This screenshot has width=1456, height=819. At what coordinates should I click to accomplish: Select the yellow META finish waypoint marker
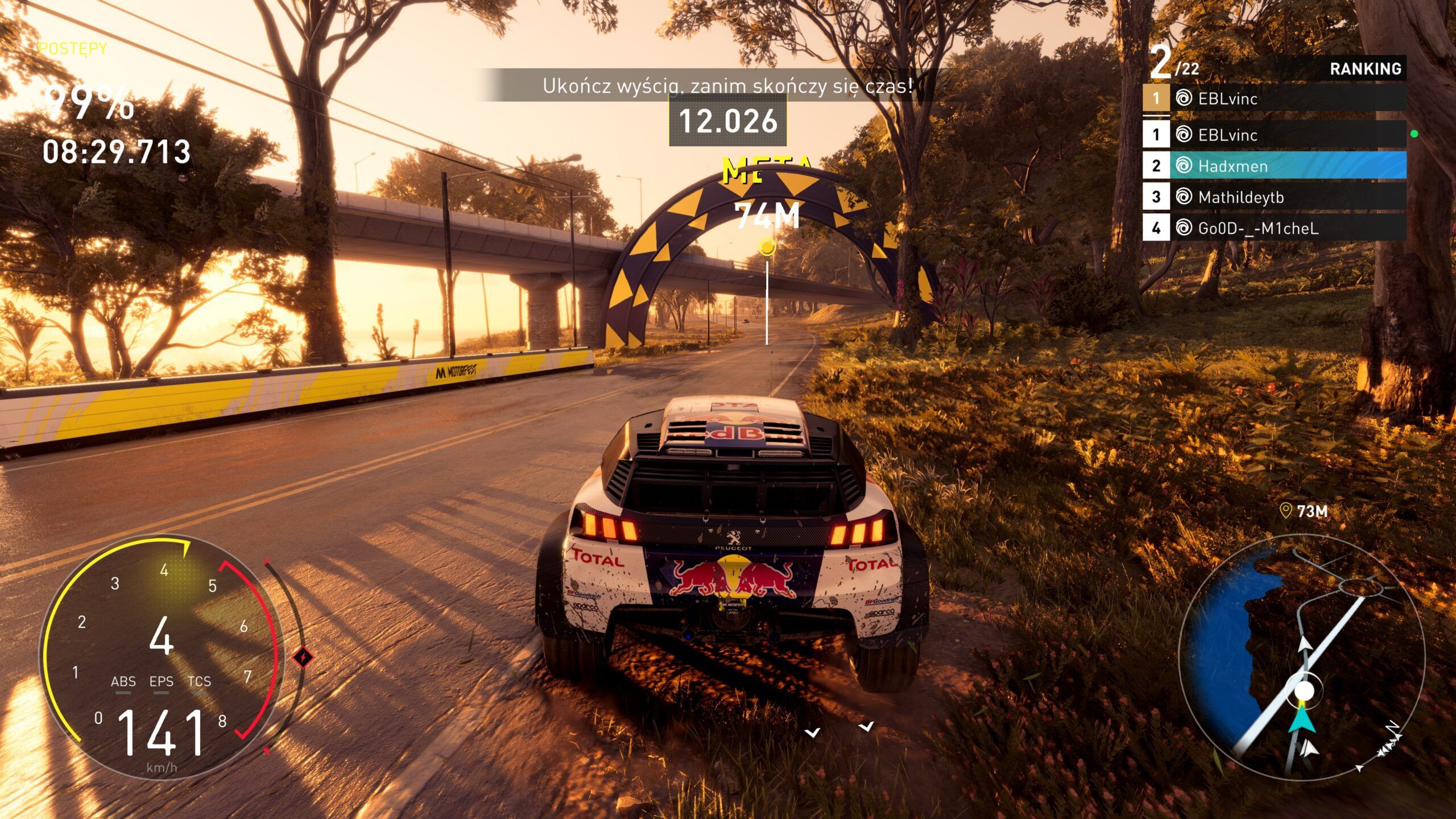(767, 247)
